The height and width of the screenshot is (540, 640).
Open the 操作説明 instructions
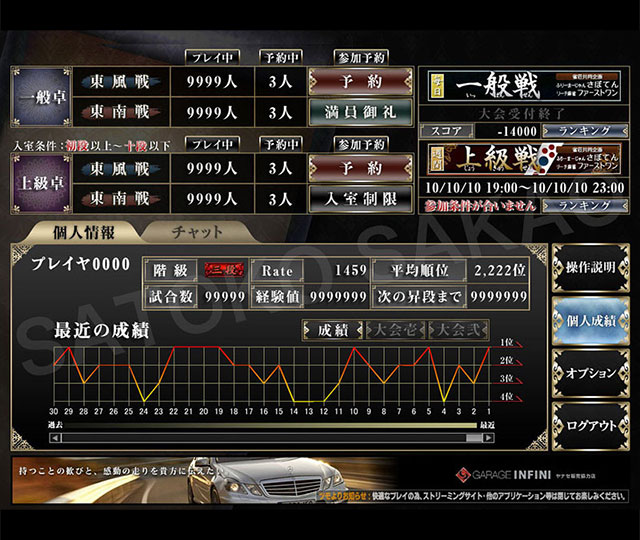[590, 268]
